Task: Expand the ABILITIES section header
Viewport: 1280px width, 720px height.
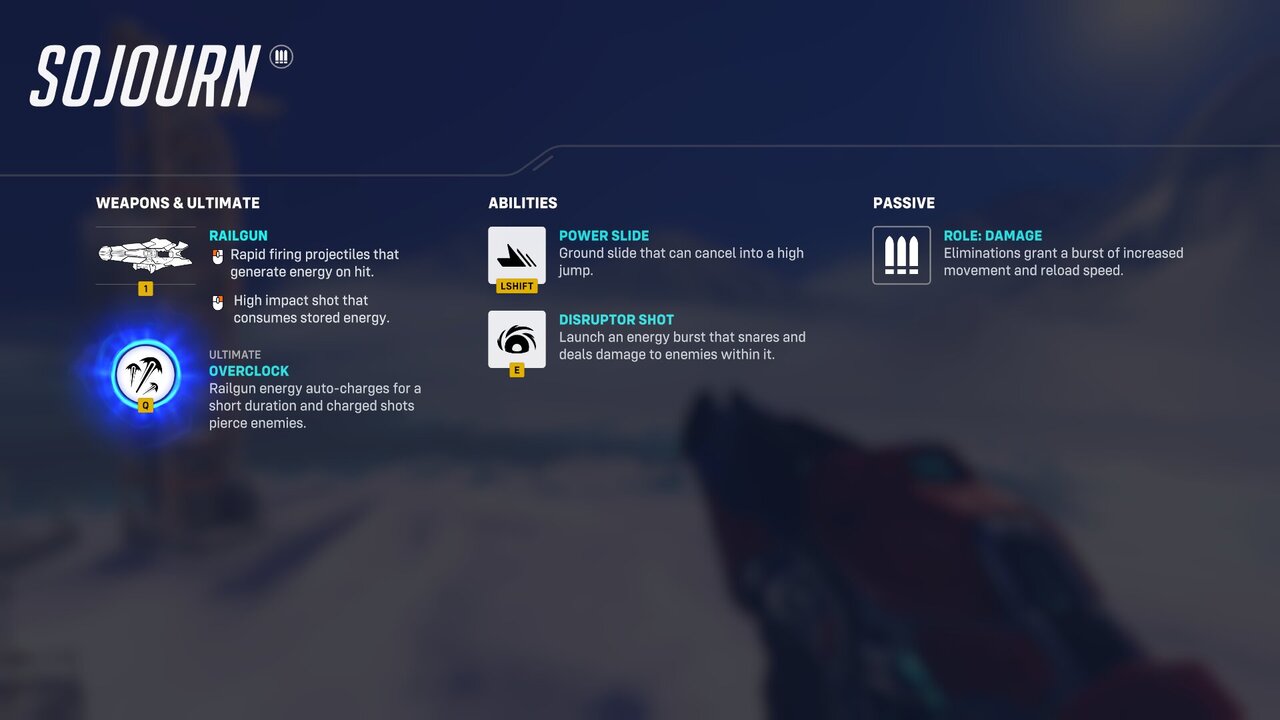Action: (523, 203)
